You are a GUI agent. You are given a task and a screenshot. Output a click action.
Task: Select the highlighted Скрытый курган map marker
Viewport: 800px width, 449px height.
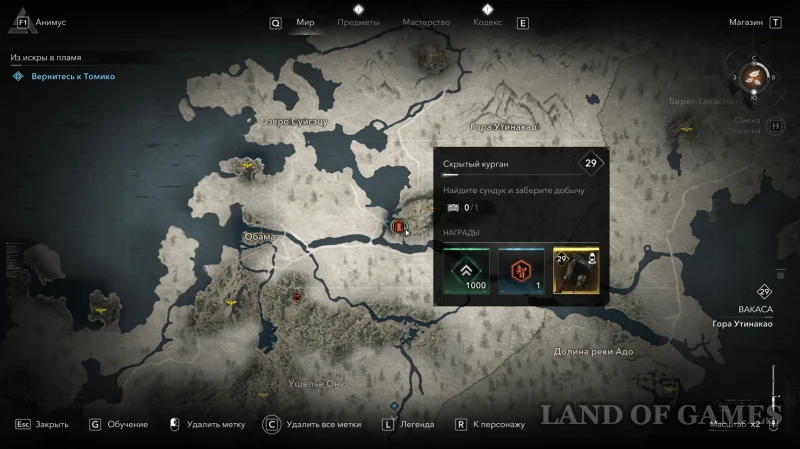coord(398,227)
